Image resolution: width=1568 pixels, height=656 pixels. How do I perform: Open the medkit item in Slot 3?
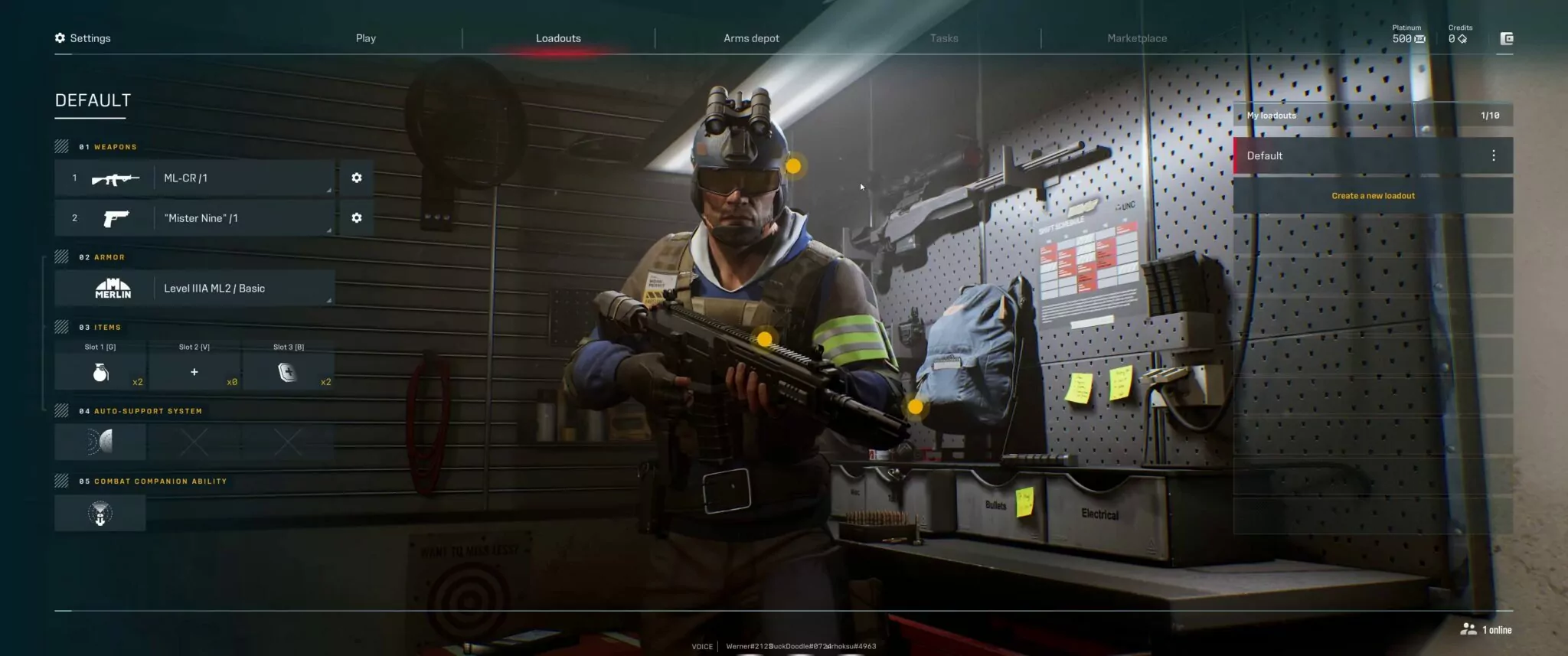point(289,371)
